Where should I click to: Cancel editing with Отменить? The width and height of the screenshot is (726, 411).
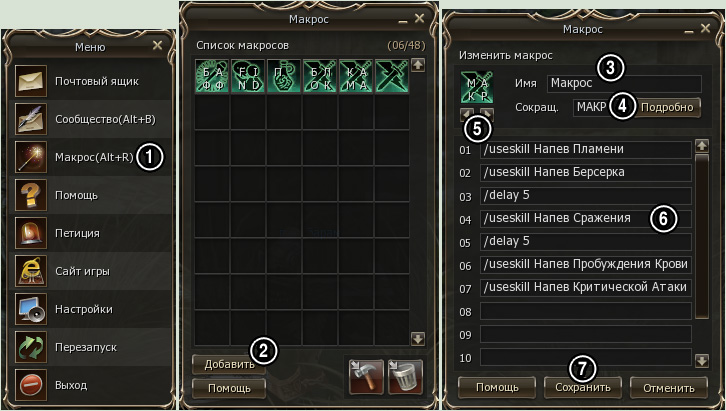coord(670,386)
